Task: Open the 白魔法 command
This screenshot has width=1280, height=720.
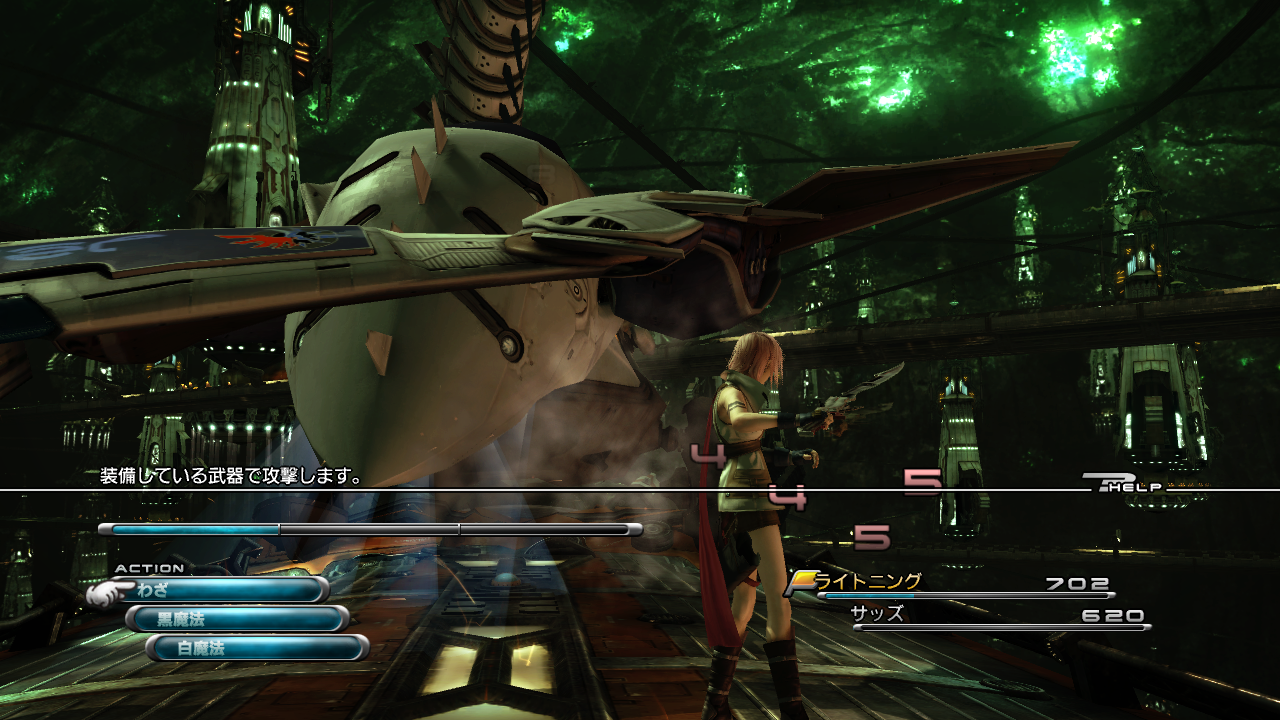Action: click(258, 648)
